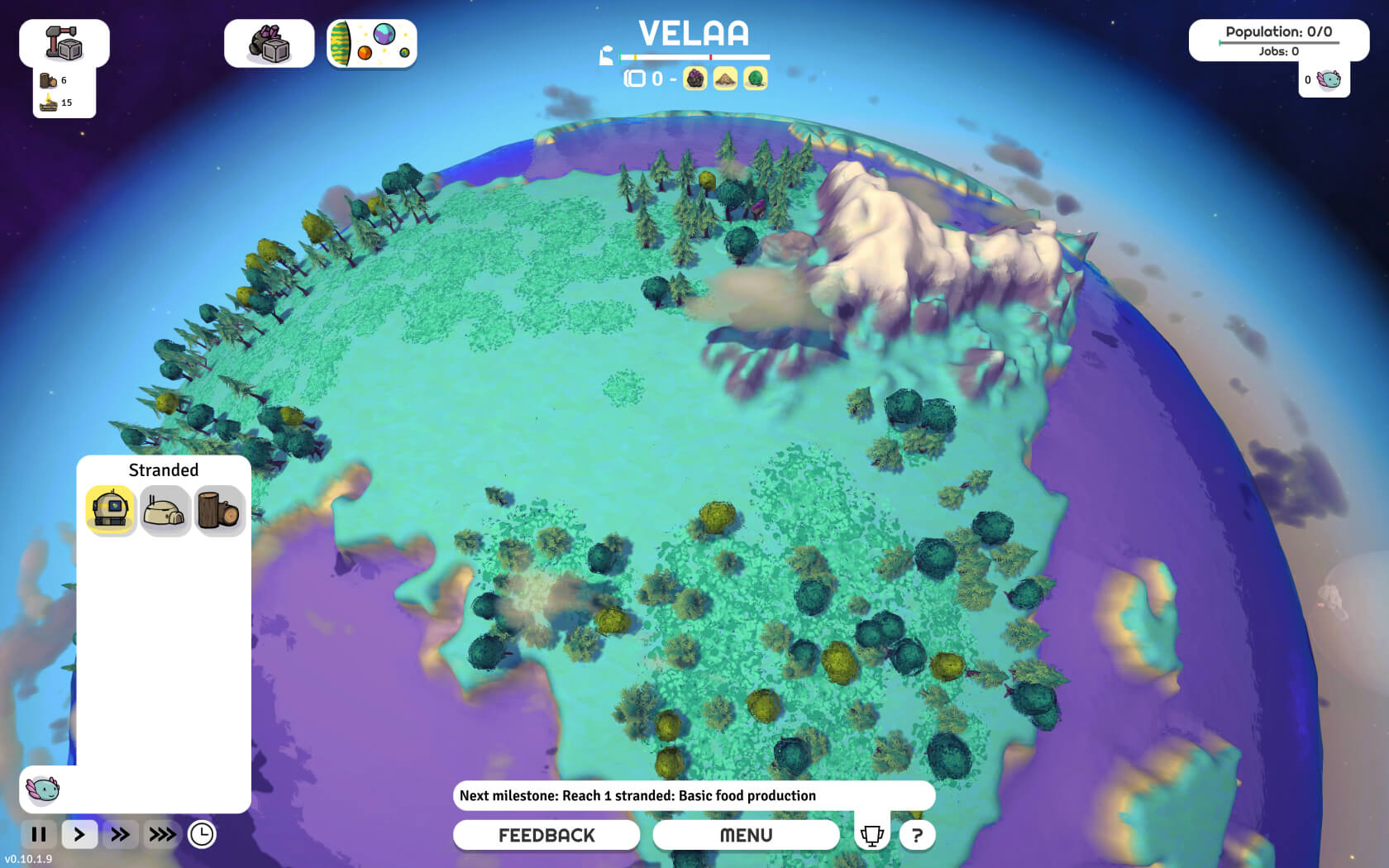Pick the wood logs building option
Image resolution: width=1389 pixels, height=868 pixels.
click(218, 511)
